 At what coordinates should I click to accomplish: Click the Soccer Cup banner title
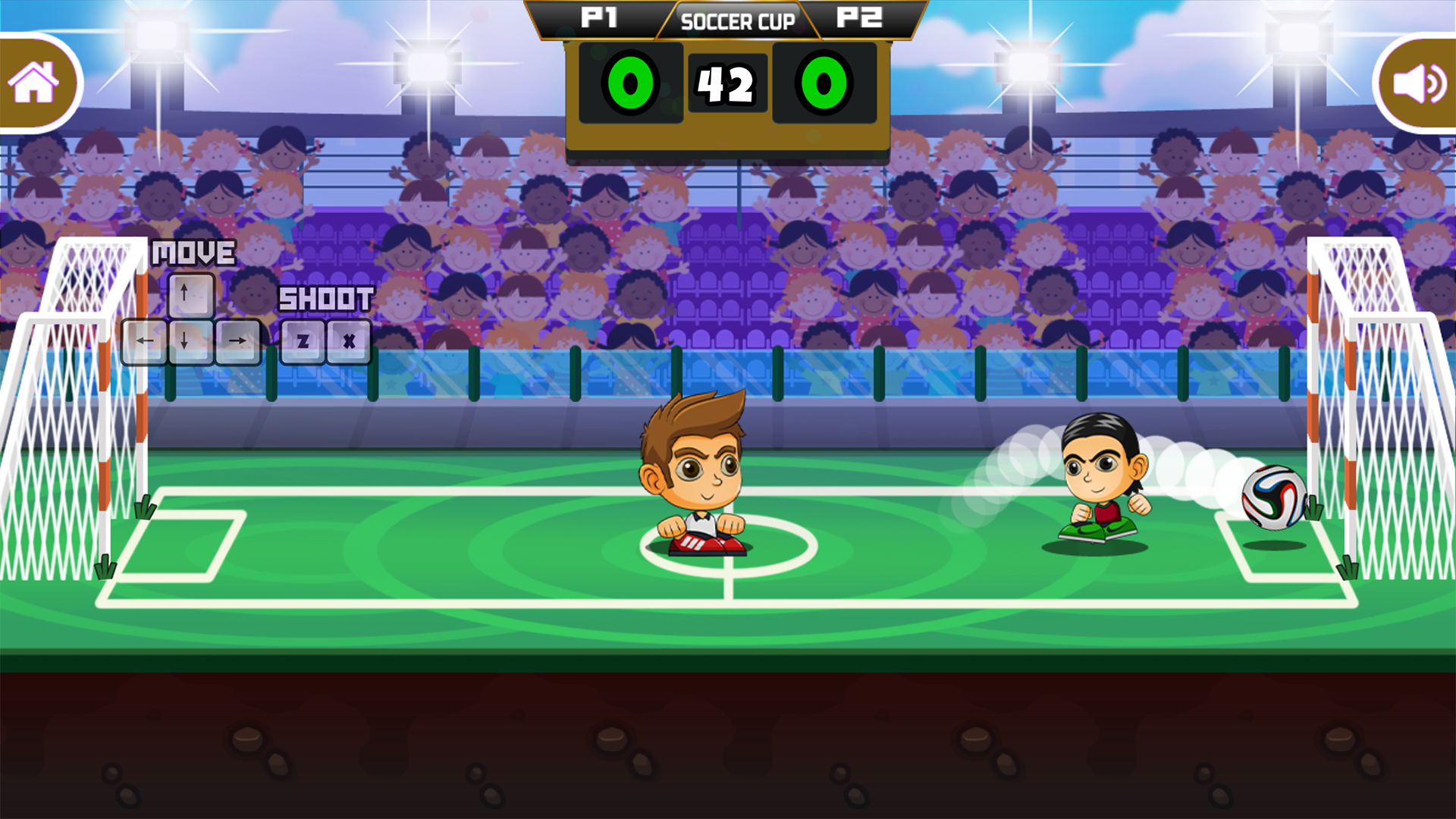pos(736,21)
